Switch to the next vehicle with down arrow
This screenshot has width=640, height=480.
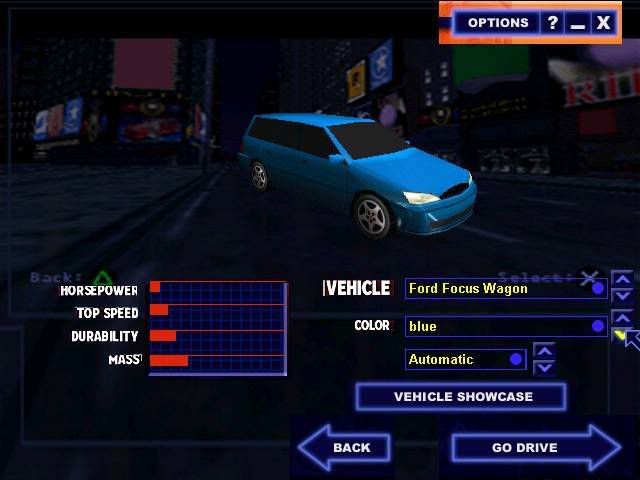tap(622, 296)
